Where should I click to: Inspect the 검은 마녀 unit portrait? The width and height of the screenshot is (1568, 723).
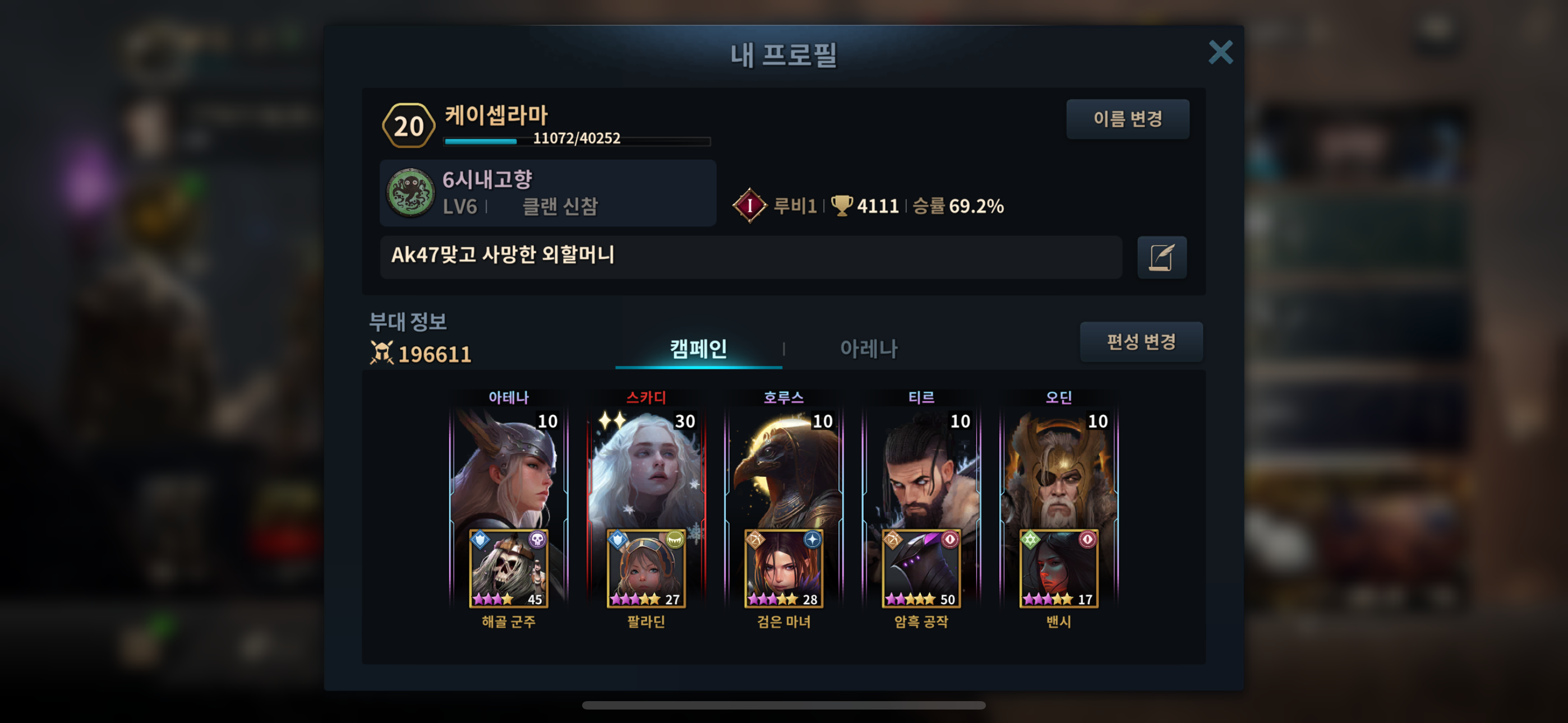(784, 568)
